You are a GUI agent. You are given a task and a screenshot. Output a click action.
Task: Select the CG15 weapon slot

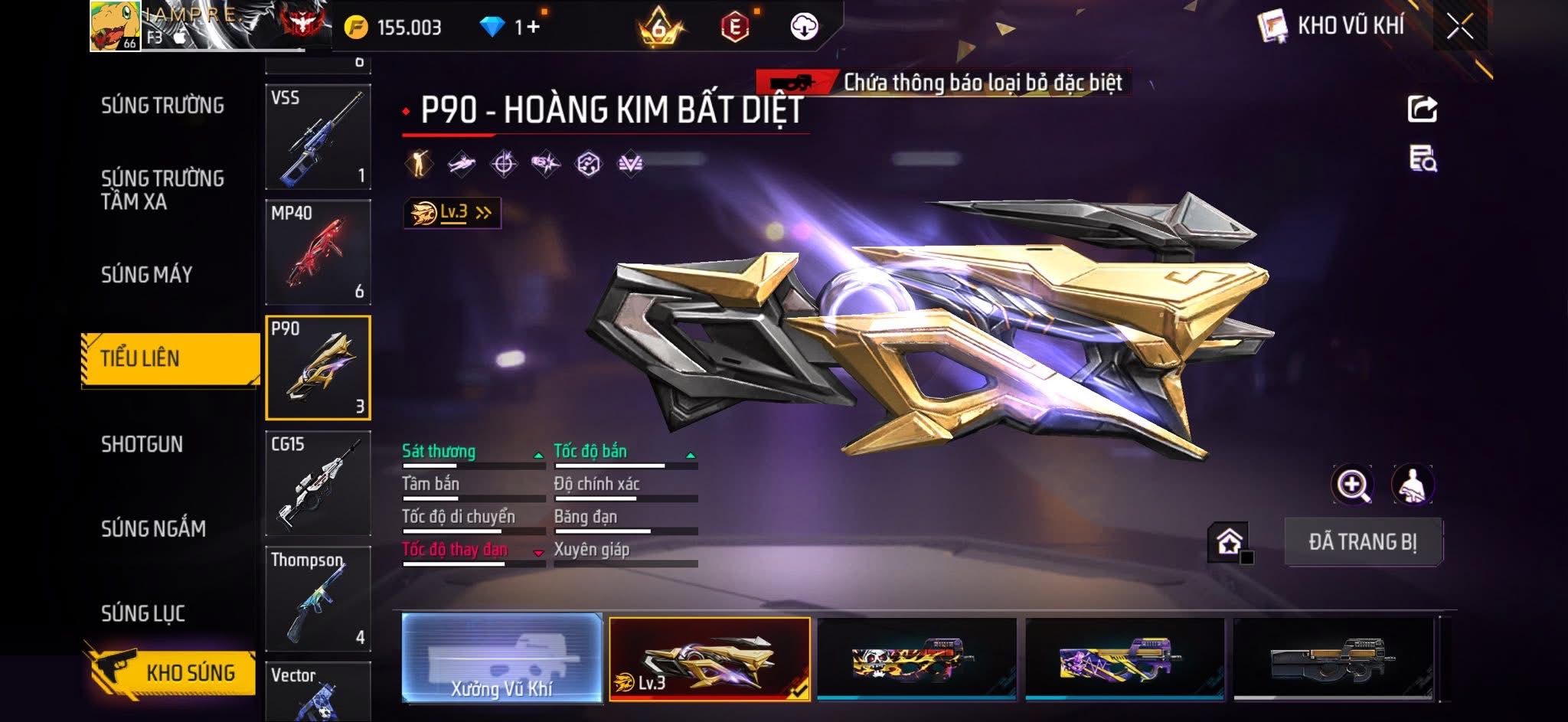click(x=318, y=483)
